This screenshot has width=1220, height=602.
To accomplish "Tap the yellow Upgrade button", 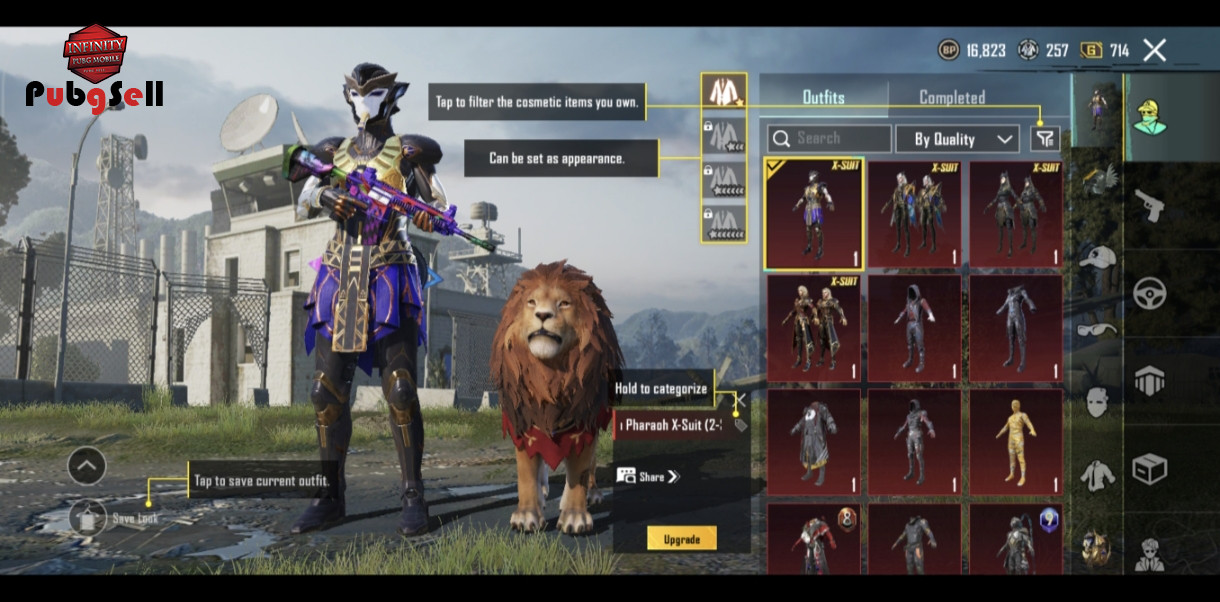I will click(x=681, y=539).
